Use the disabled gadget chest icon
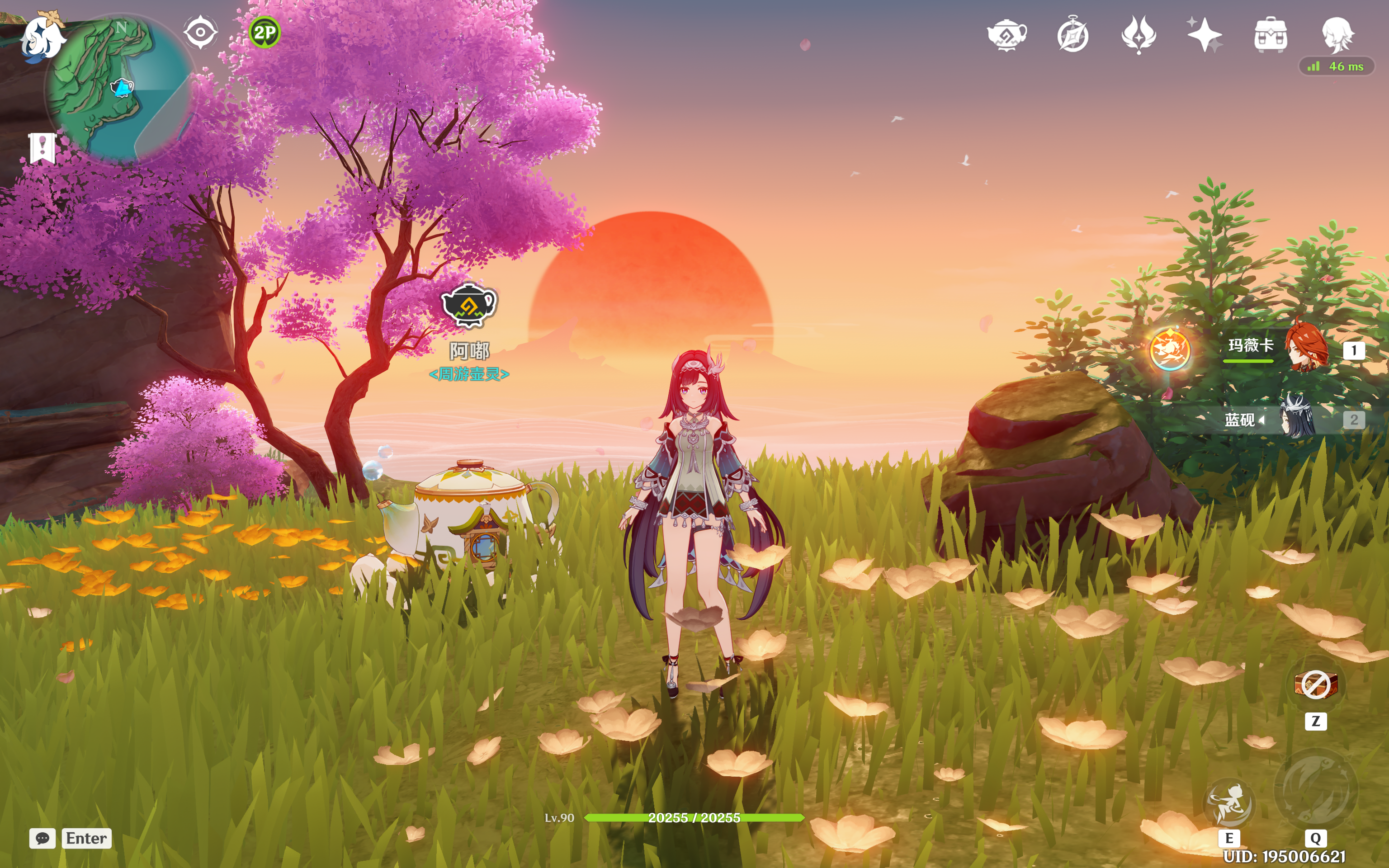This screenshot has width=1389, height=868. pyautogui.click(x=1316, y=685)
